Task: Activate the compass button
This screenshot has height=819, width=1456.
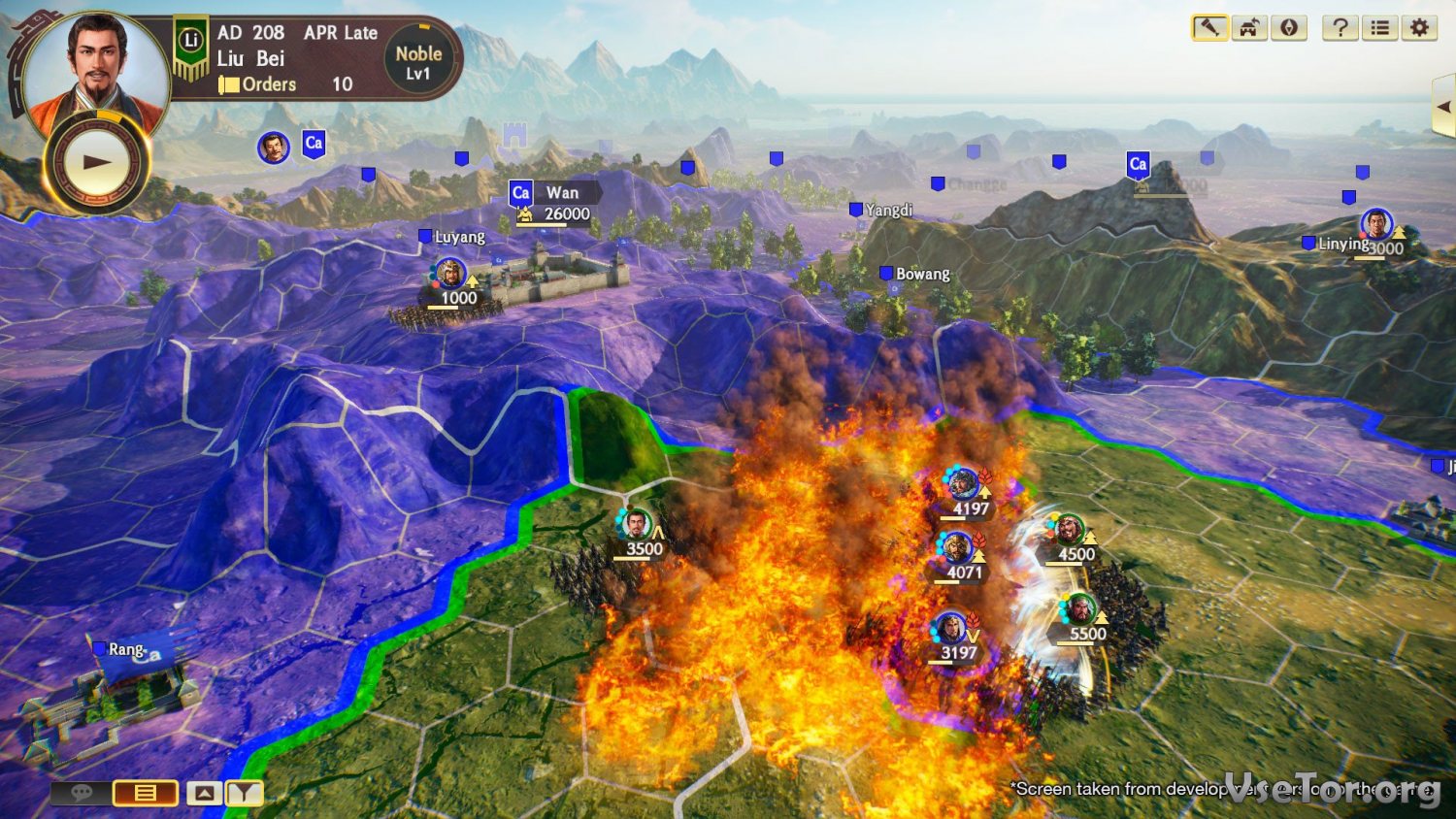Action: pyautogui.click(x=1289, y=27)
